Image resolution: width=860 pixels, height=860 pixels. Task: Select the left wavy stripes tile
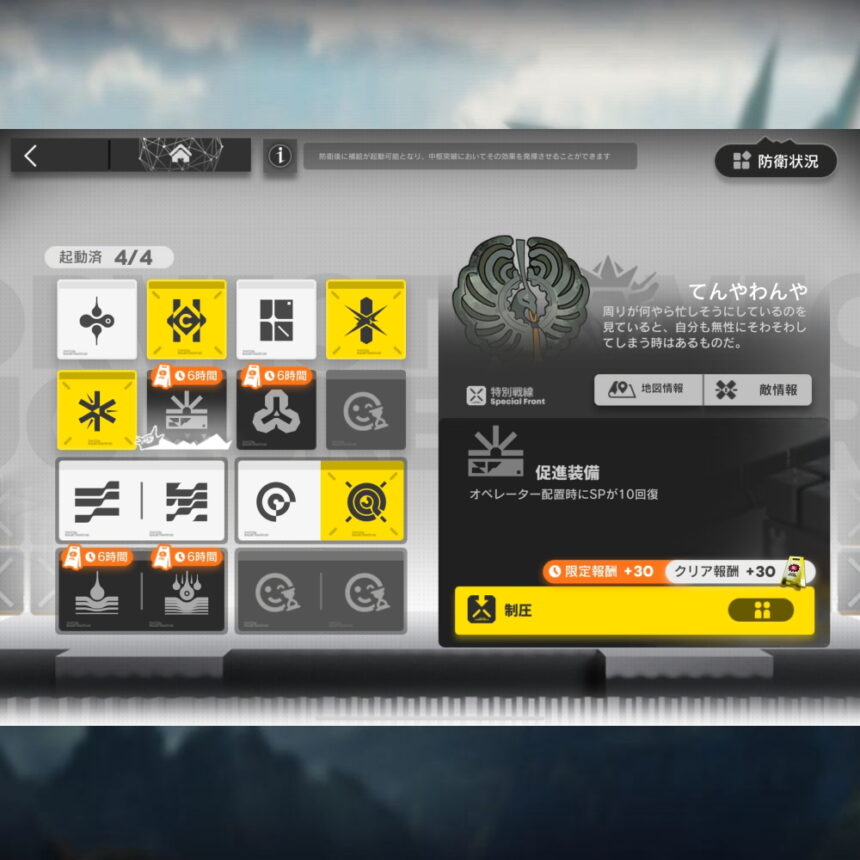pos(98,501)
